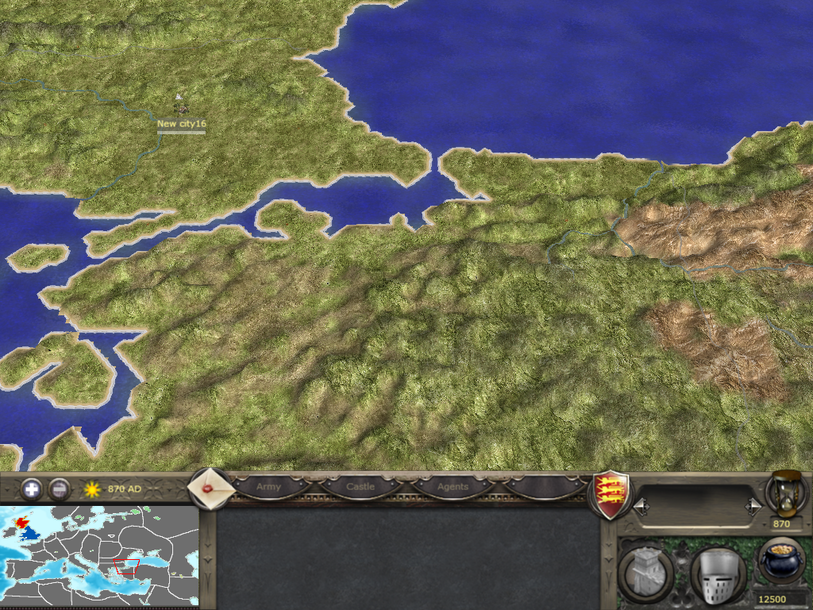This screenshot has height=610, width=813.
Task: Zoom out the minimap with minus button
Action: pyautogui.click(x=59, y=490)
